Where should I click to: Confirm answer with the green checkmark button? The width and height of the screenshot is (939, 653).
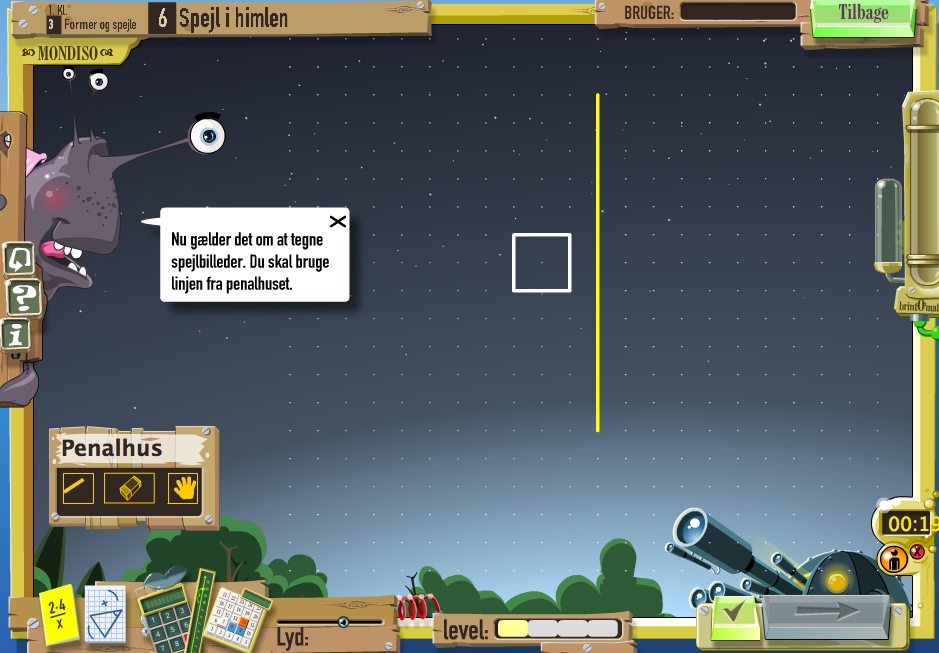pos(736,612)
